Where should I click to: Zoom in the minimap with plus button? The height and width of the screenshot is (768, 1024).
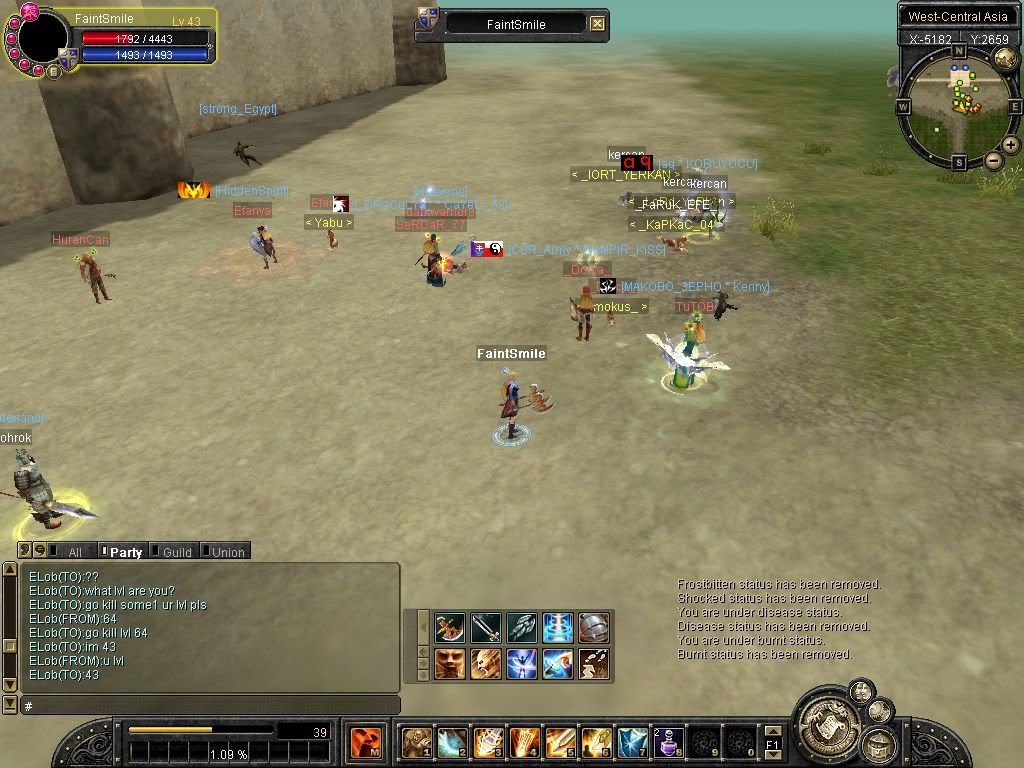(1011, 145)
